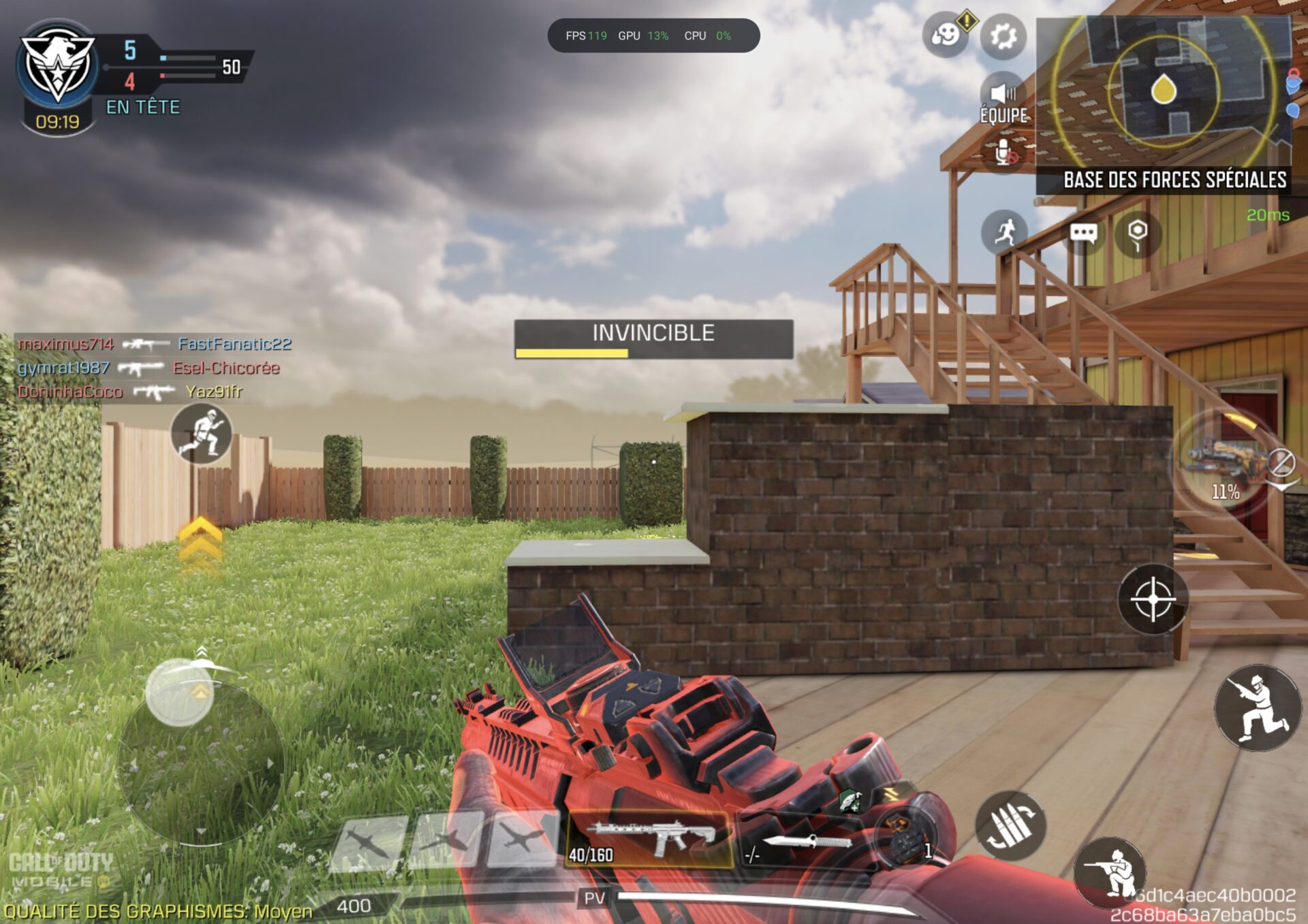Image resolution: width=1308 pixels, height=924 pixels.
Task: Tap the minimap to expand it
Action: coord(1164,92)
